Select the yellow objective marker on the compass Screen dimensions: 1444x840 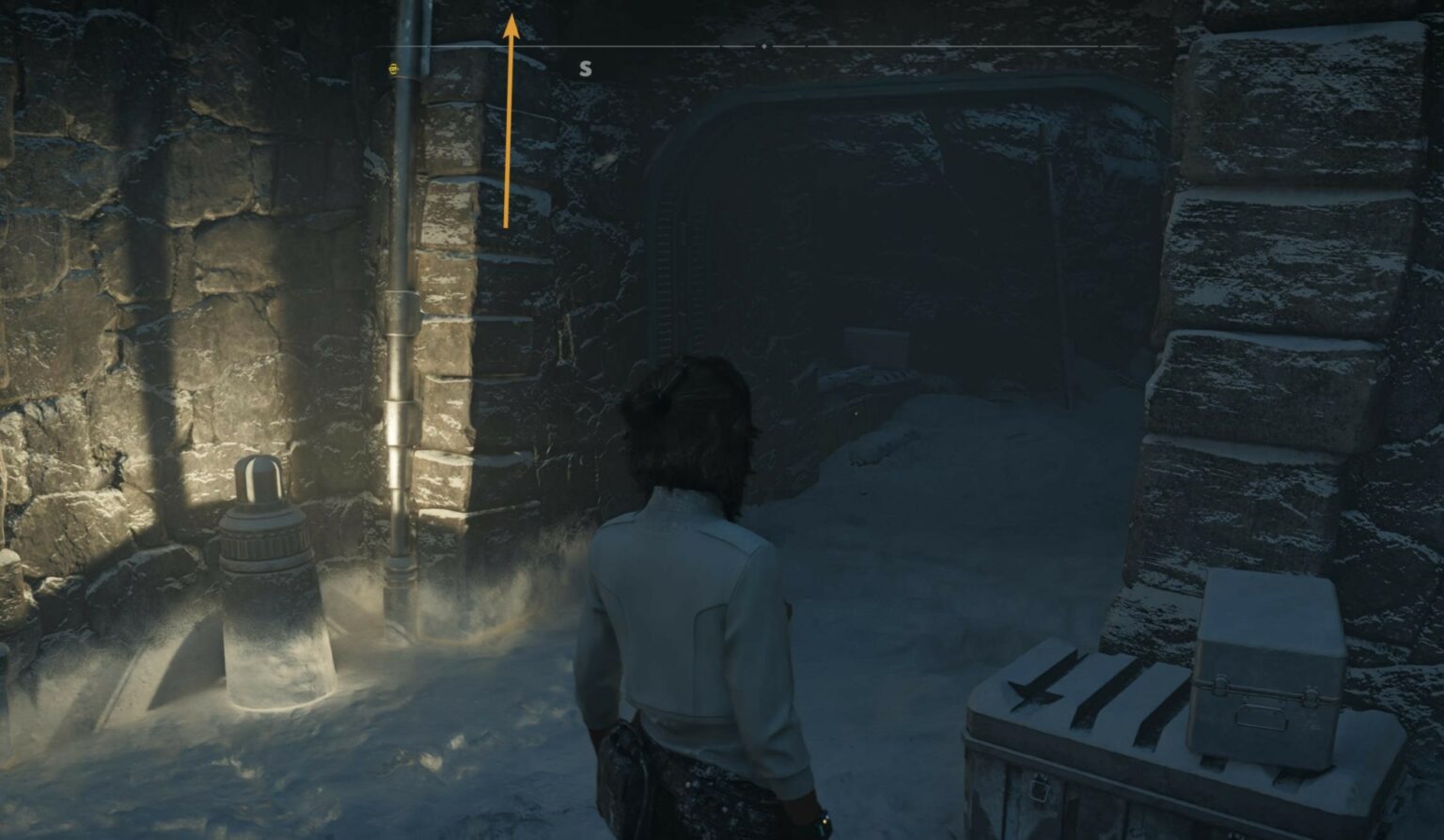[x=393, y=68]
